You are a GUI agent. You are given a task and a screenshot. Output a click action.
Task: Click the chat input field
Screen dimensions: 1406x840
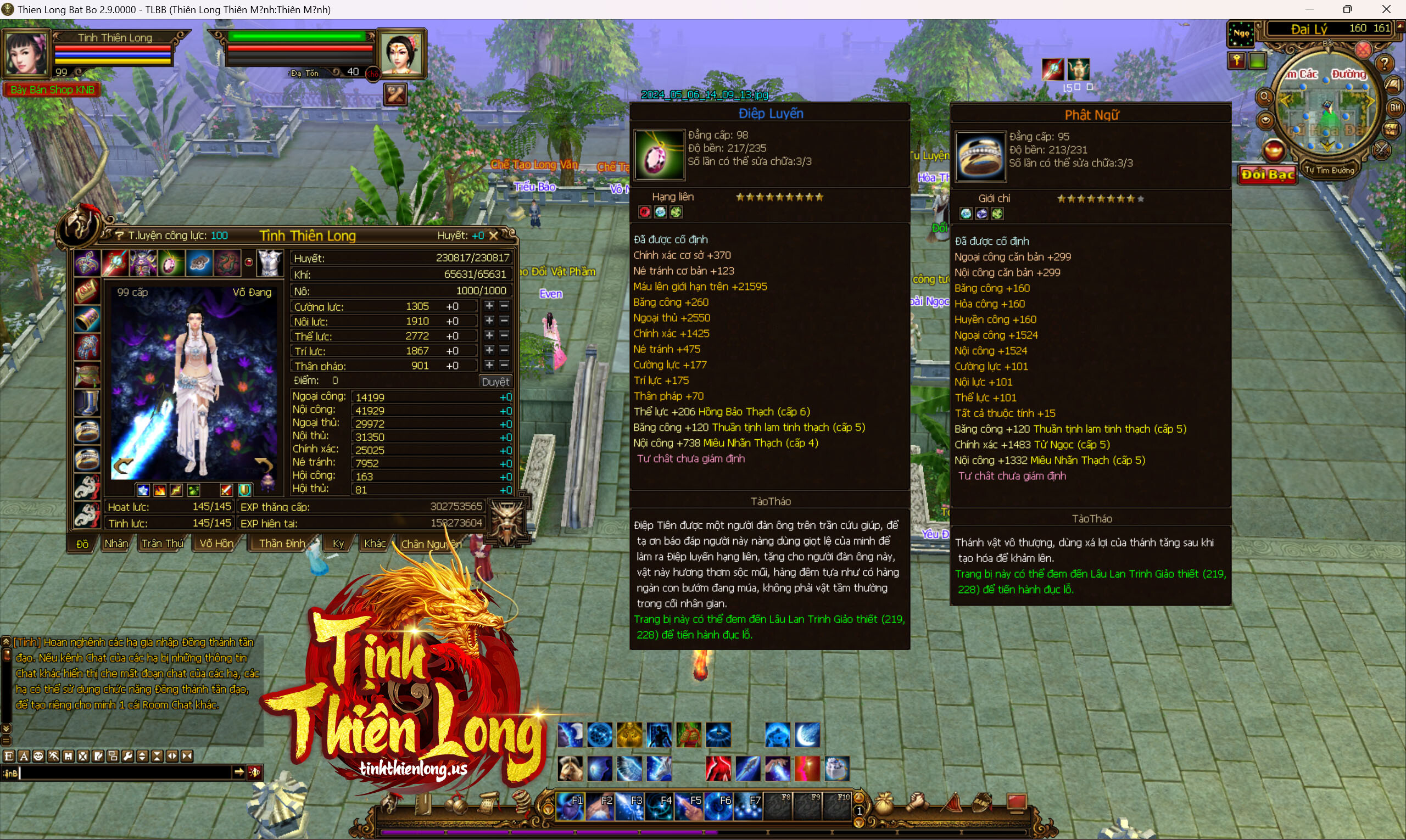coord(125,772)
